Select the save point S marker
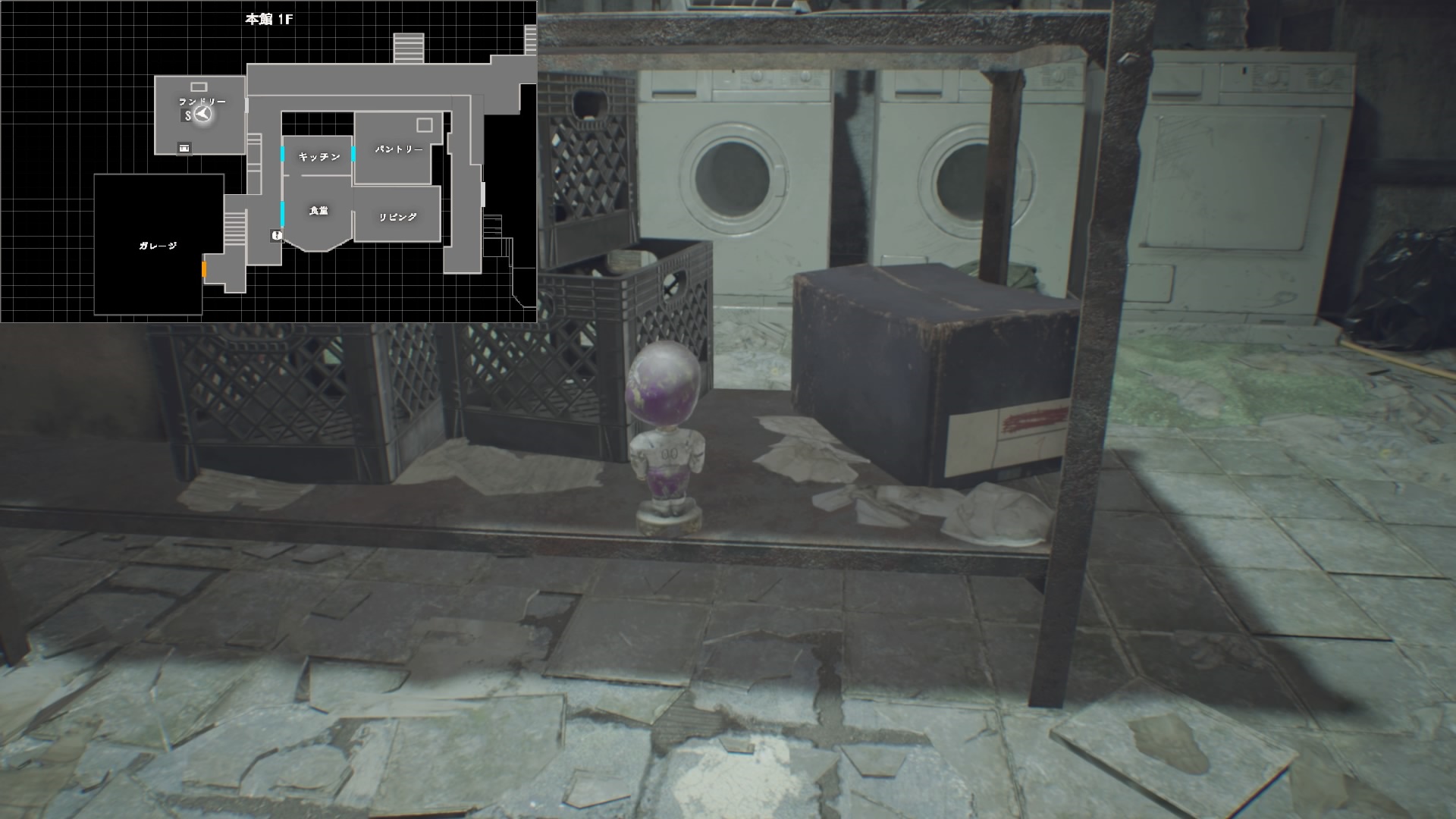The image size is (1456, 819). (187, 116)
